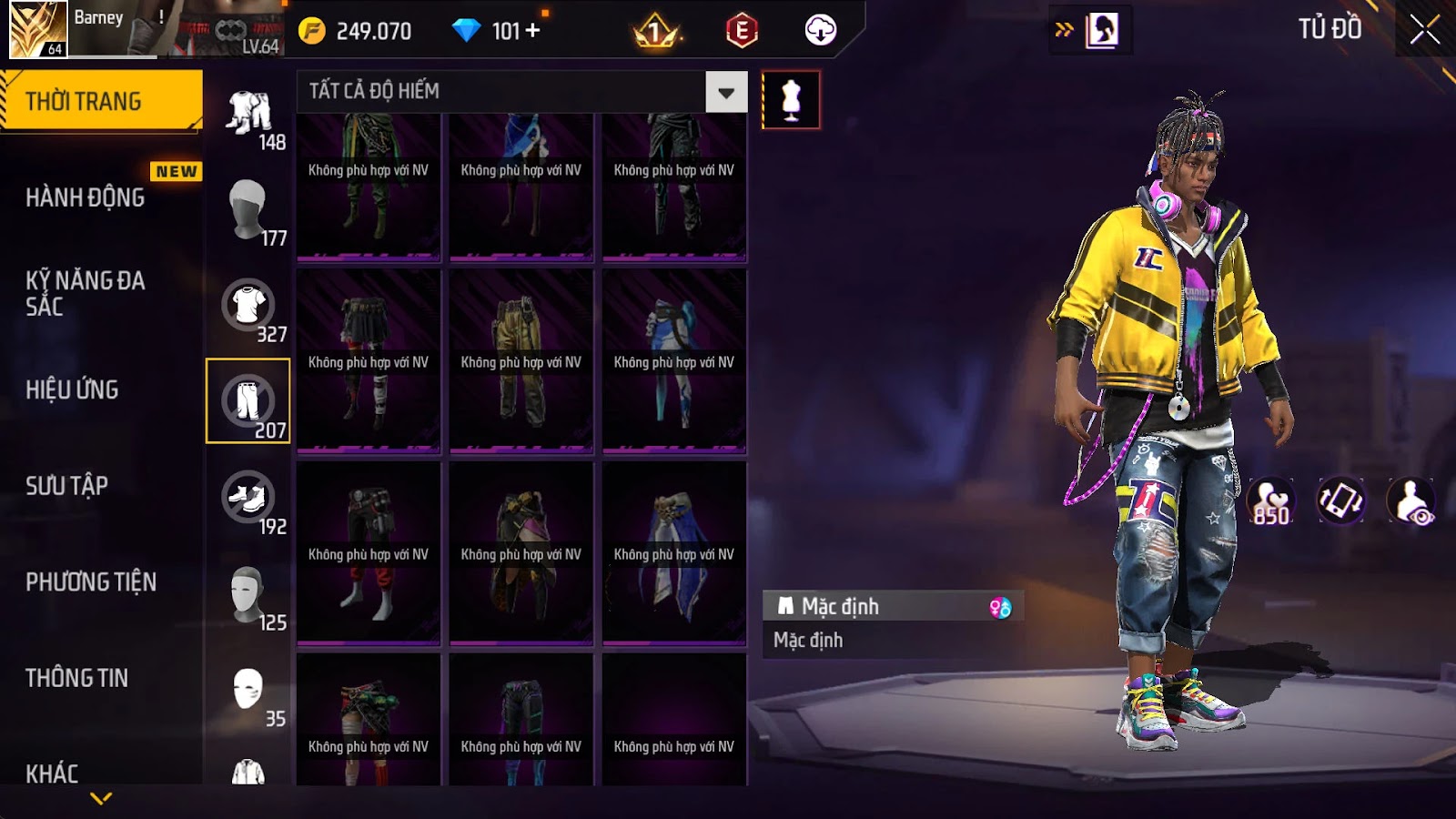Go to SƯU TẬP collection
This screenshot has height=819, width=1456.
click(x=67, y=486)
